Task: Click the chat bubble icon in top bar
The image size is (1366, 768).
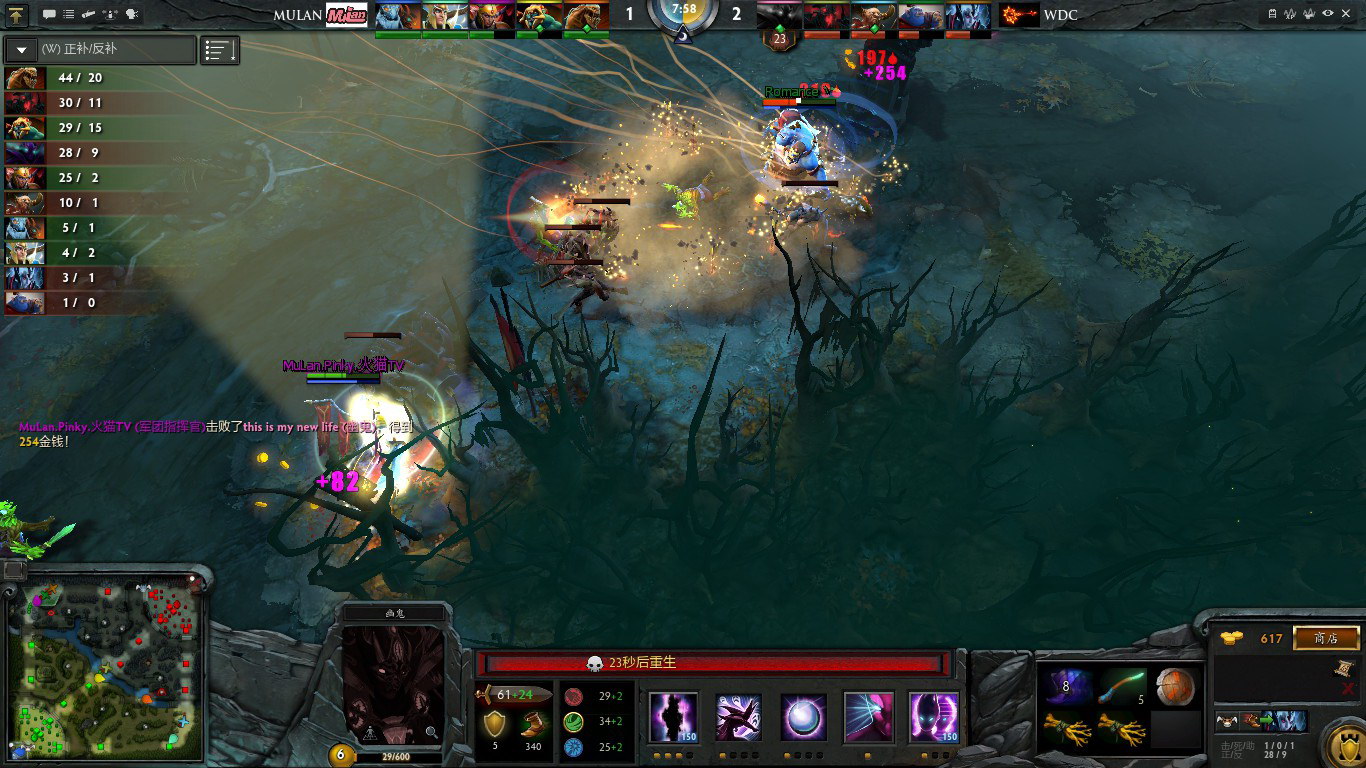Action: point(49,14)
